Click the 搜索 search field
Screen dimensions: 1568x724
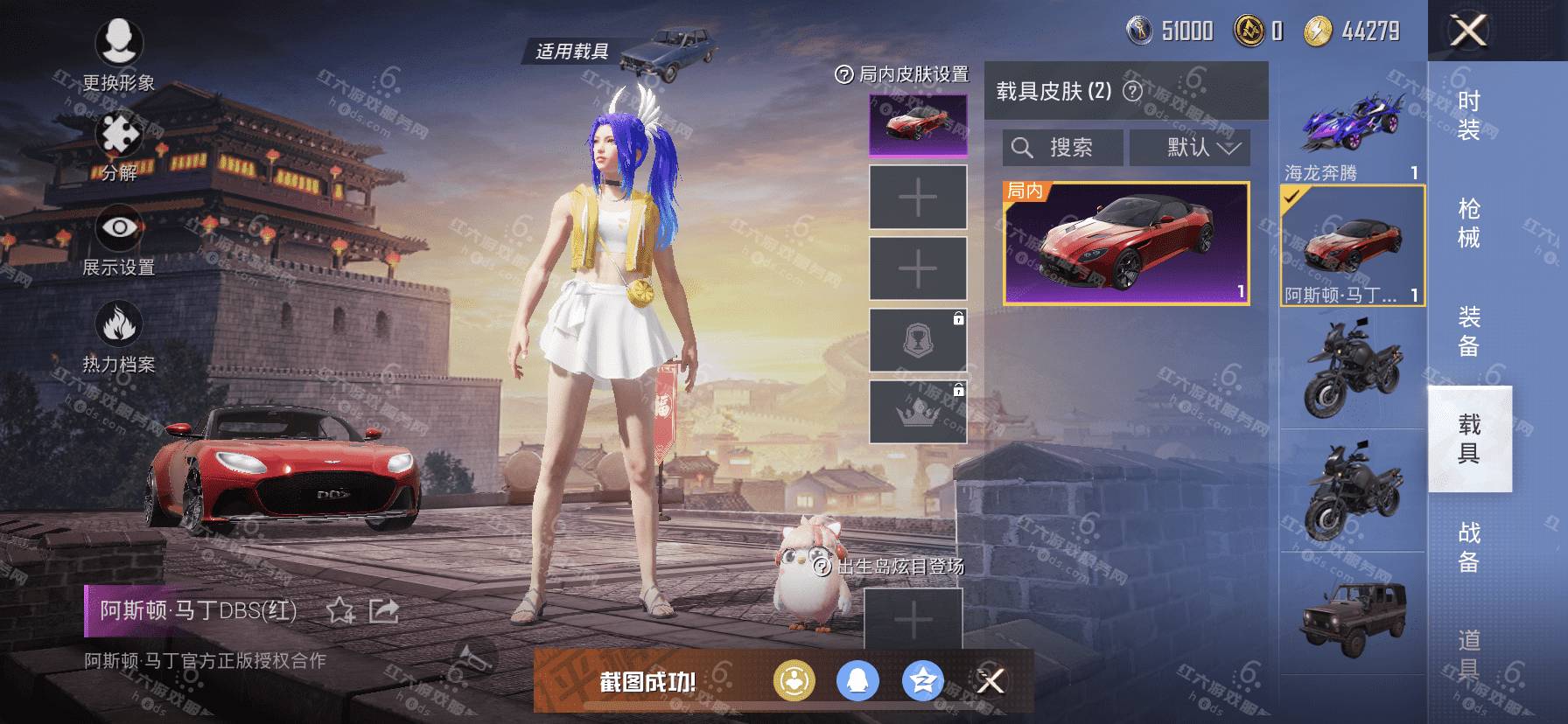click(x=1062, y=148)
